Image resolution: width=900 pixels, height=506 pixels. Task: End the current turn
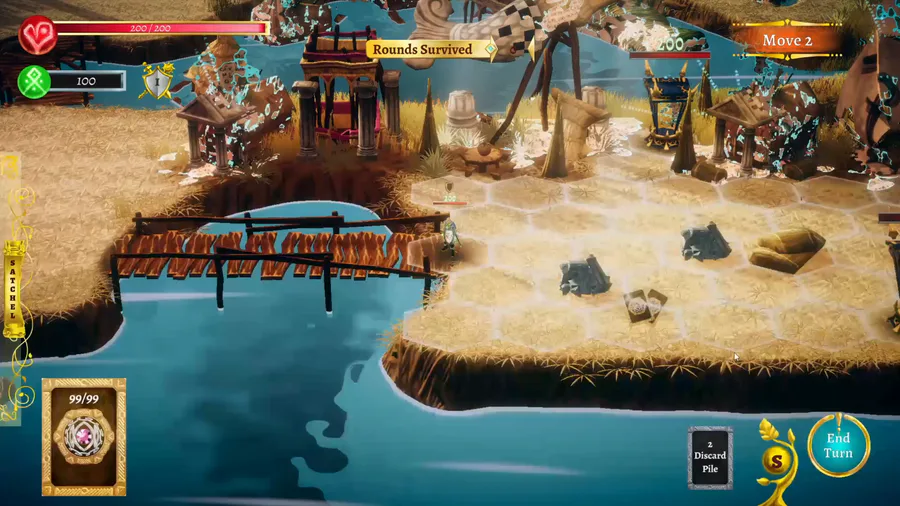838,446
